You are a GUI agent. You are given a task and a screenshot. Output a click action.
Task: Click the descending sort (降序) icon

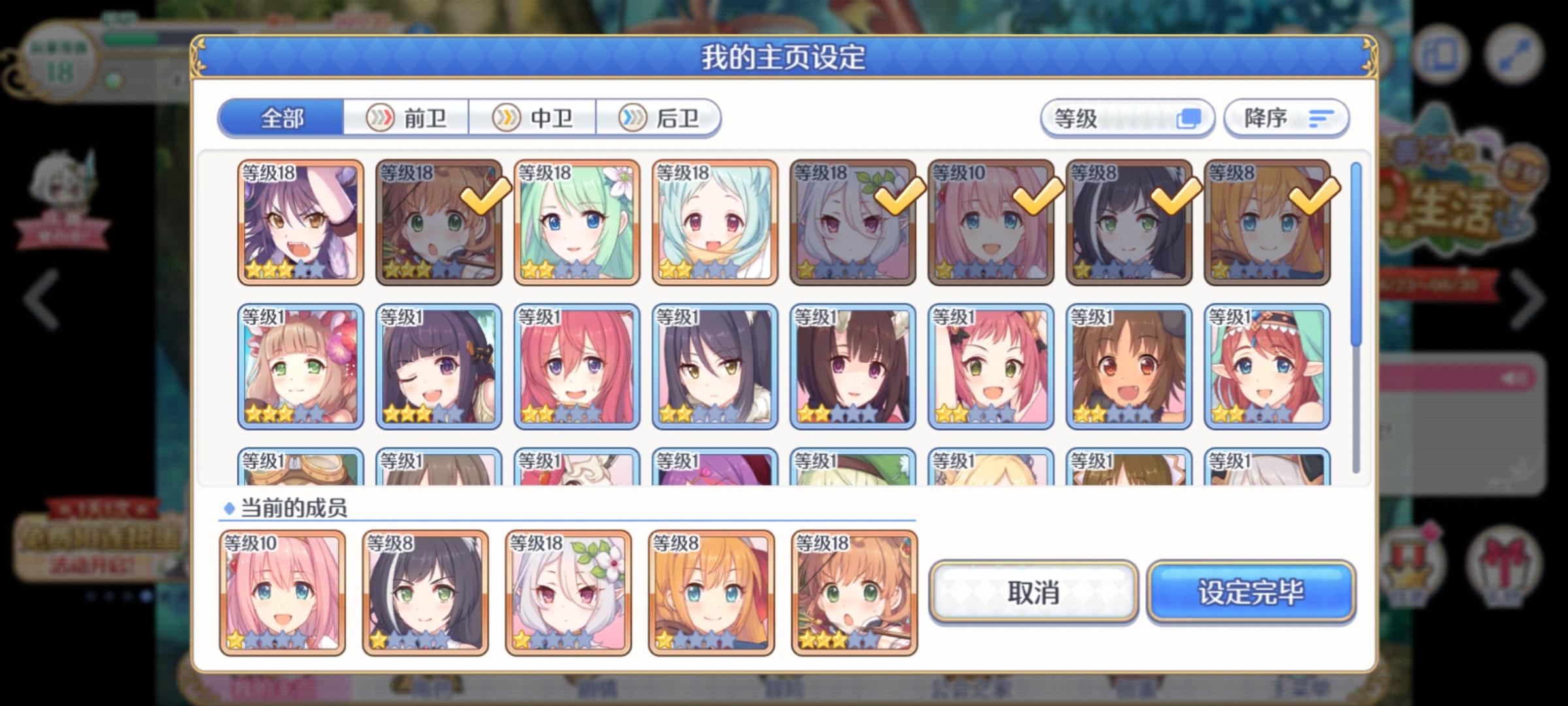click(1319, 118)
